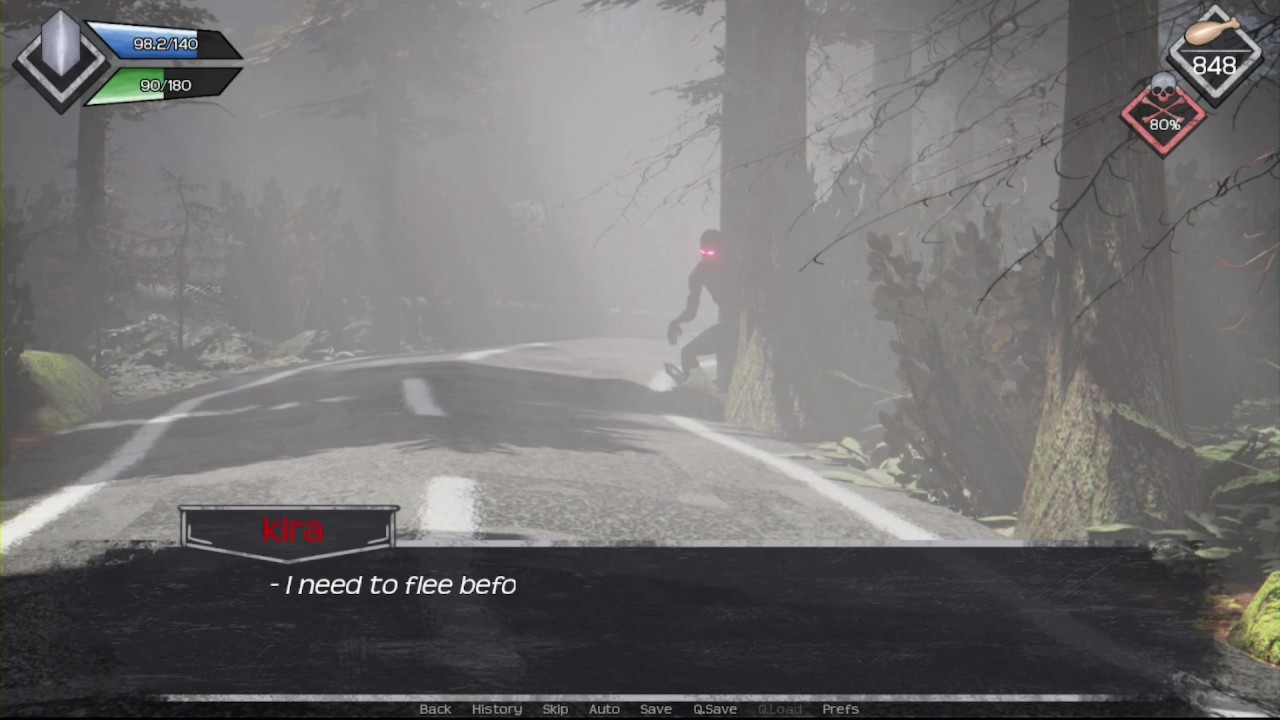Activate Skip in the quick menu

pos(555,709)
